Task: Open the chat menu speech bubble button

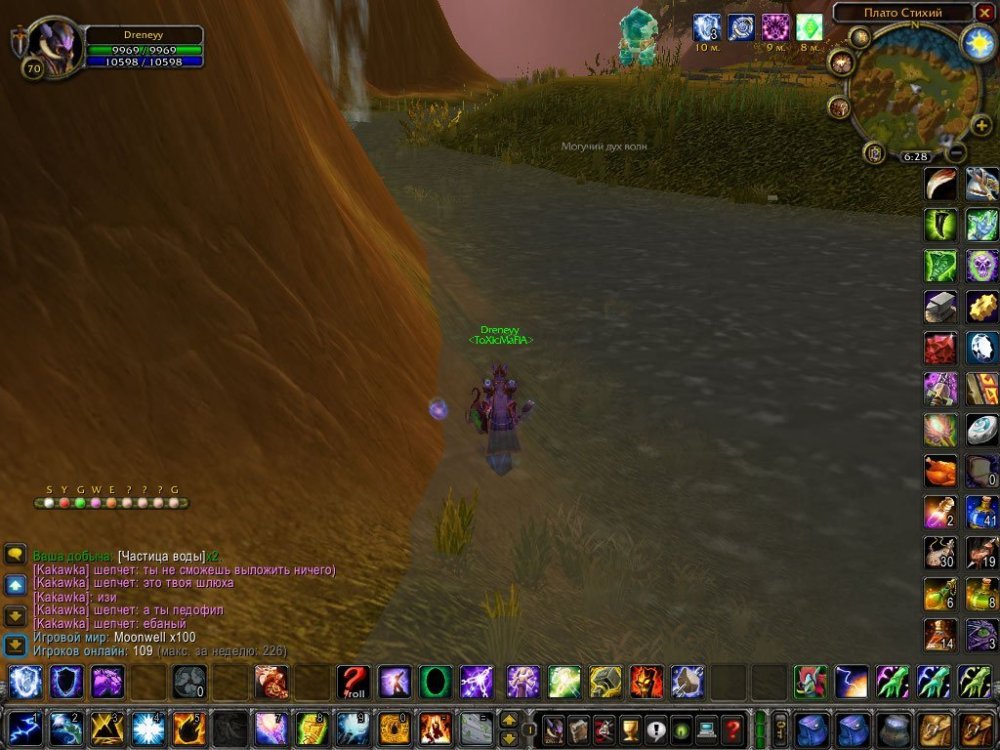Action: (x=14, y=553)
